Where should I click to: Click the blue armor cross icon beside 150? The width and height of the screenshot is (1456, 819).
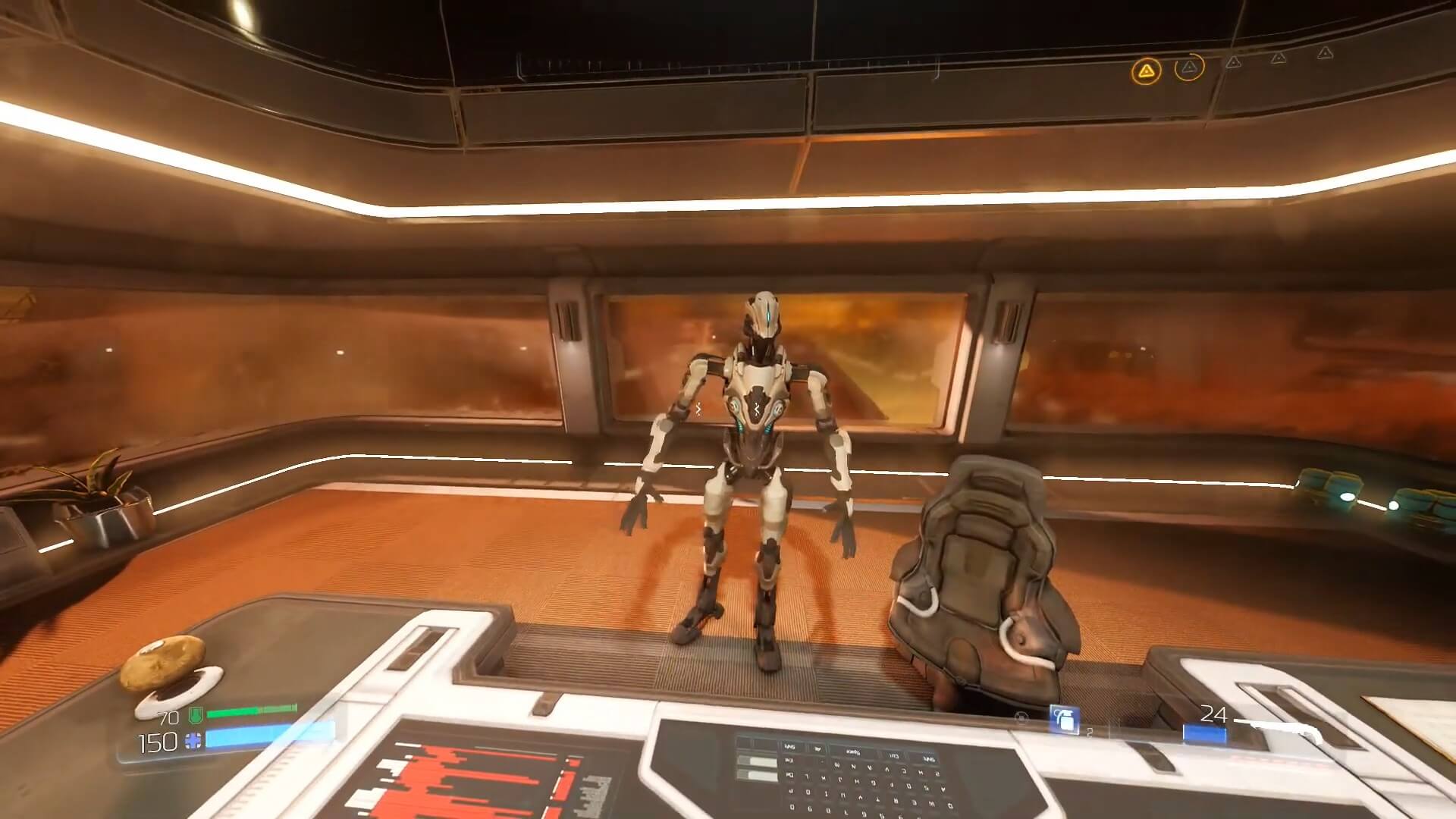(x=193, y=740)
